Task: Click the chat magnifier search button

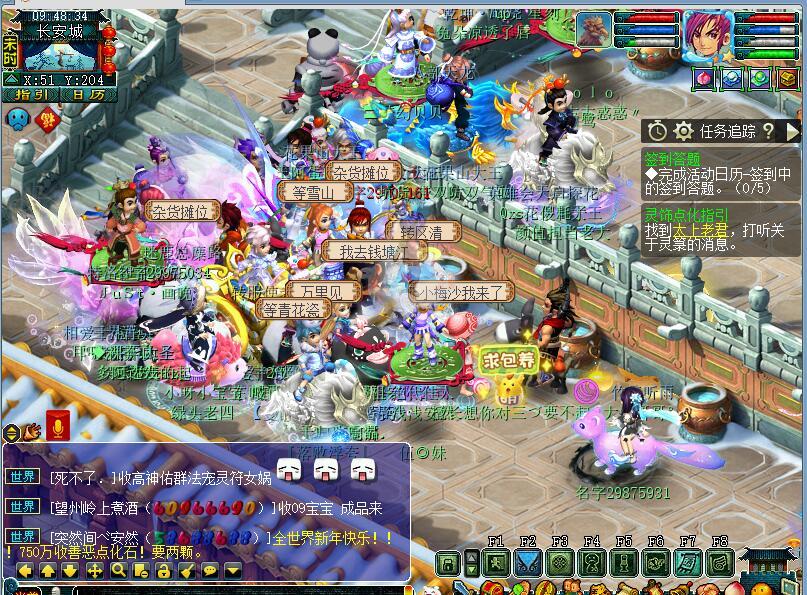Action: click(118, 570)
